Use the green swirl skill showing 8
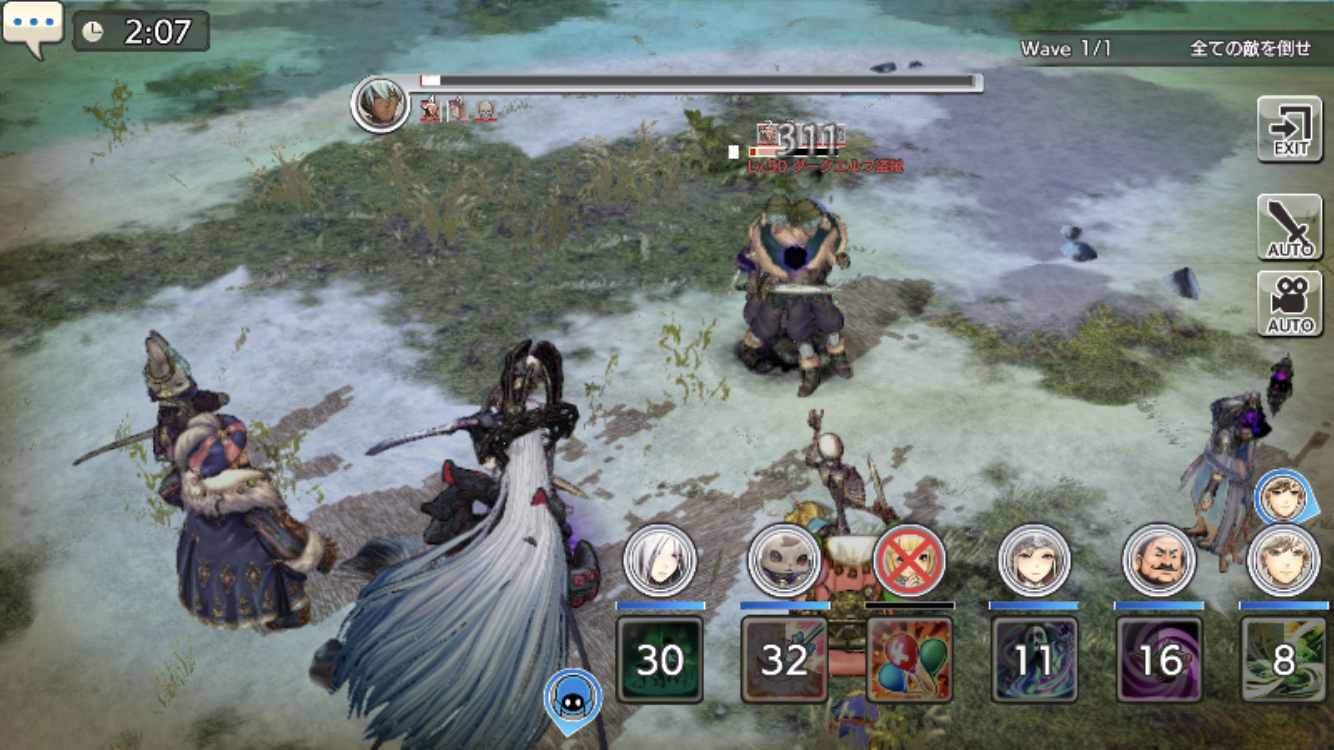 (x=1284, y=659)
